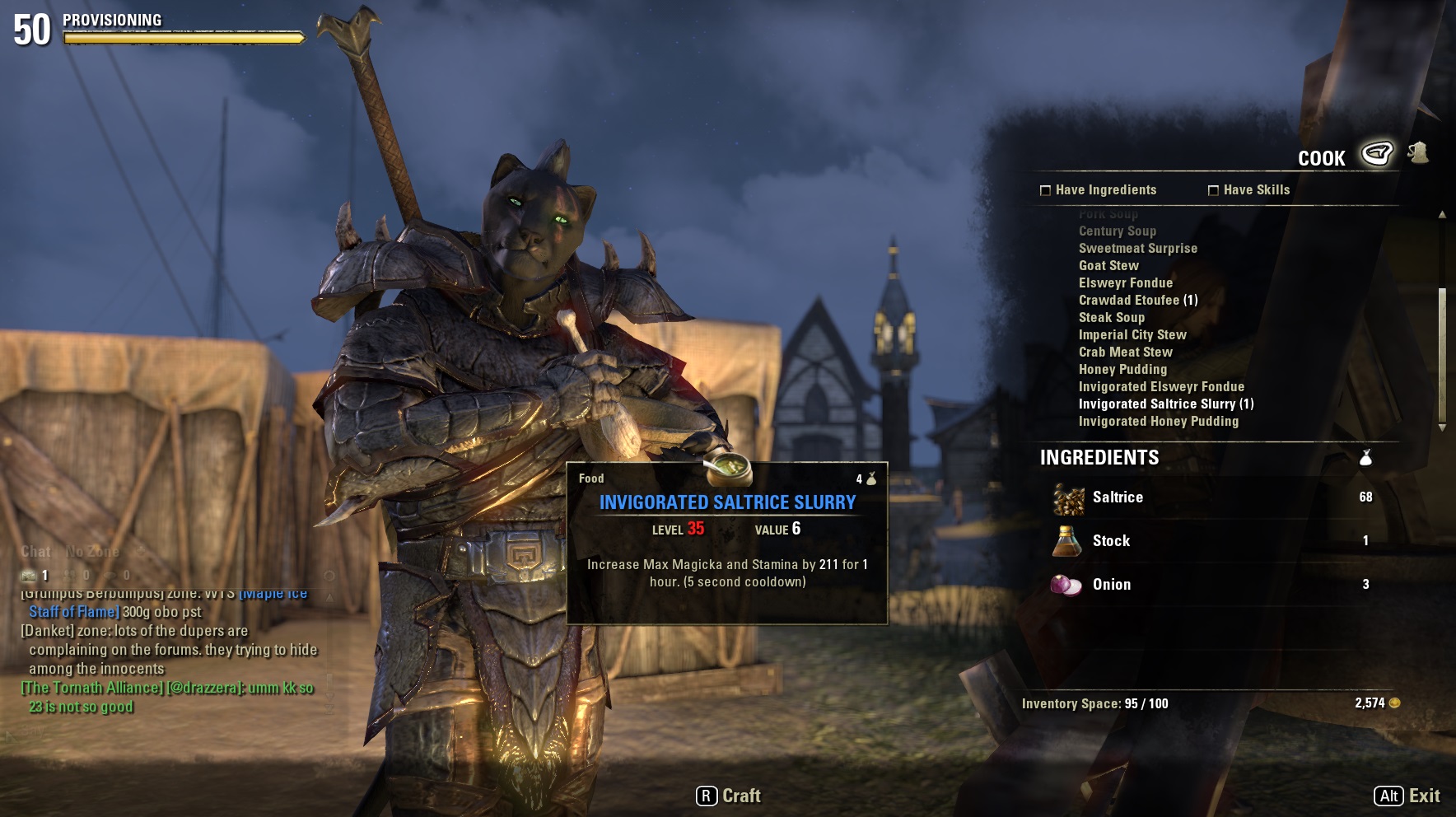Select the Imperial City Stew recipe
Image resolution: width=1456 pixels, height=817 pixels.
tap(1132, 335)
